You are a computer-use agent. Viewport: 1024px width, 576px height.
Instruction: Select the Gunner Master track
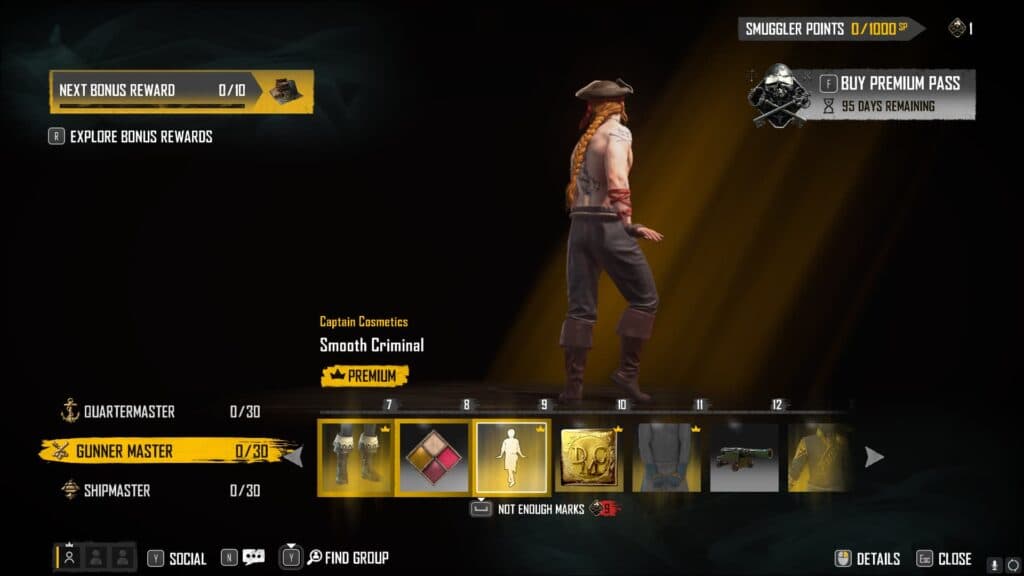[x=124, y=451]
